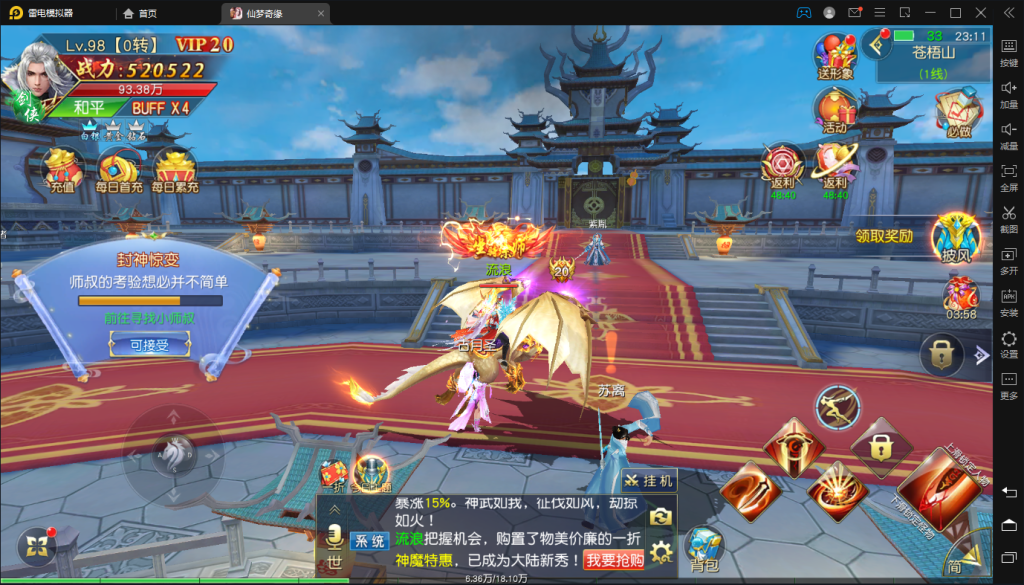Open the 活动 events icon
This screenshot has height=585, width=1024.
click(835, 108)
